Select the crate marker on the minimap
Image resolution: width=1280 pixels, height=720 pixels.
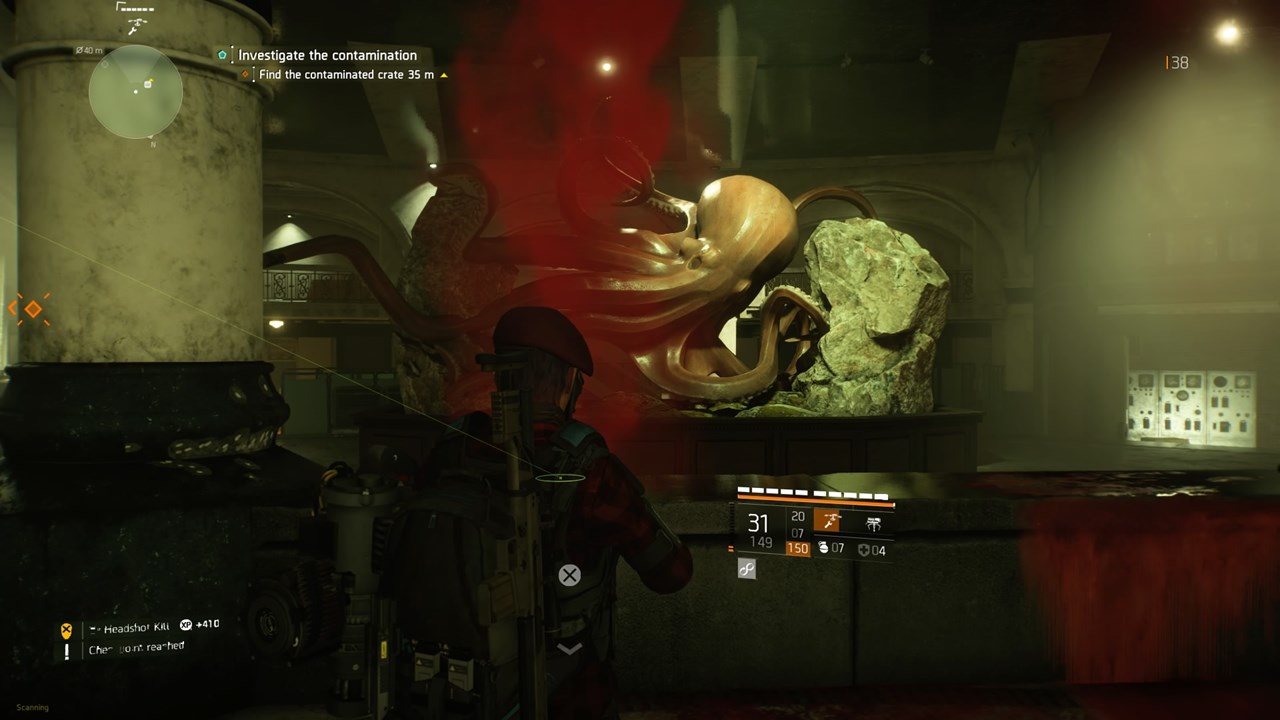(148, 84)
